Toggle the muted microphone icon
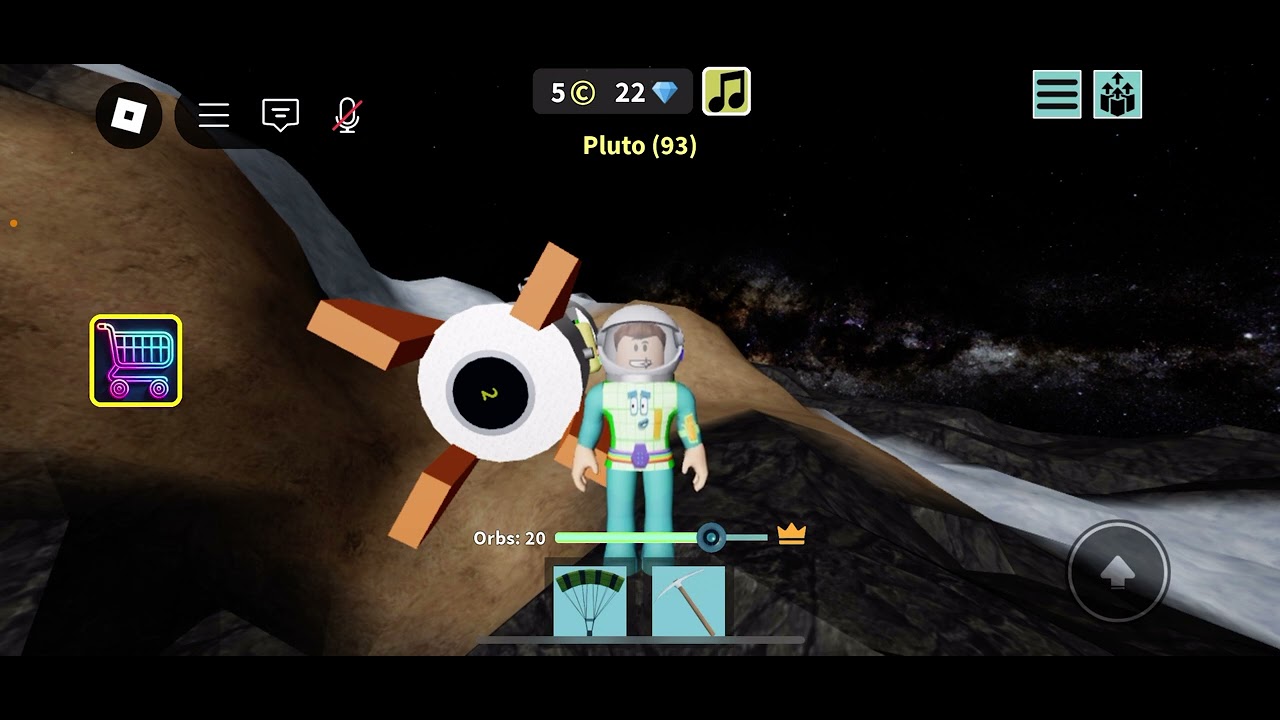 click(347, 116)
